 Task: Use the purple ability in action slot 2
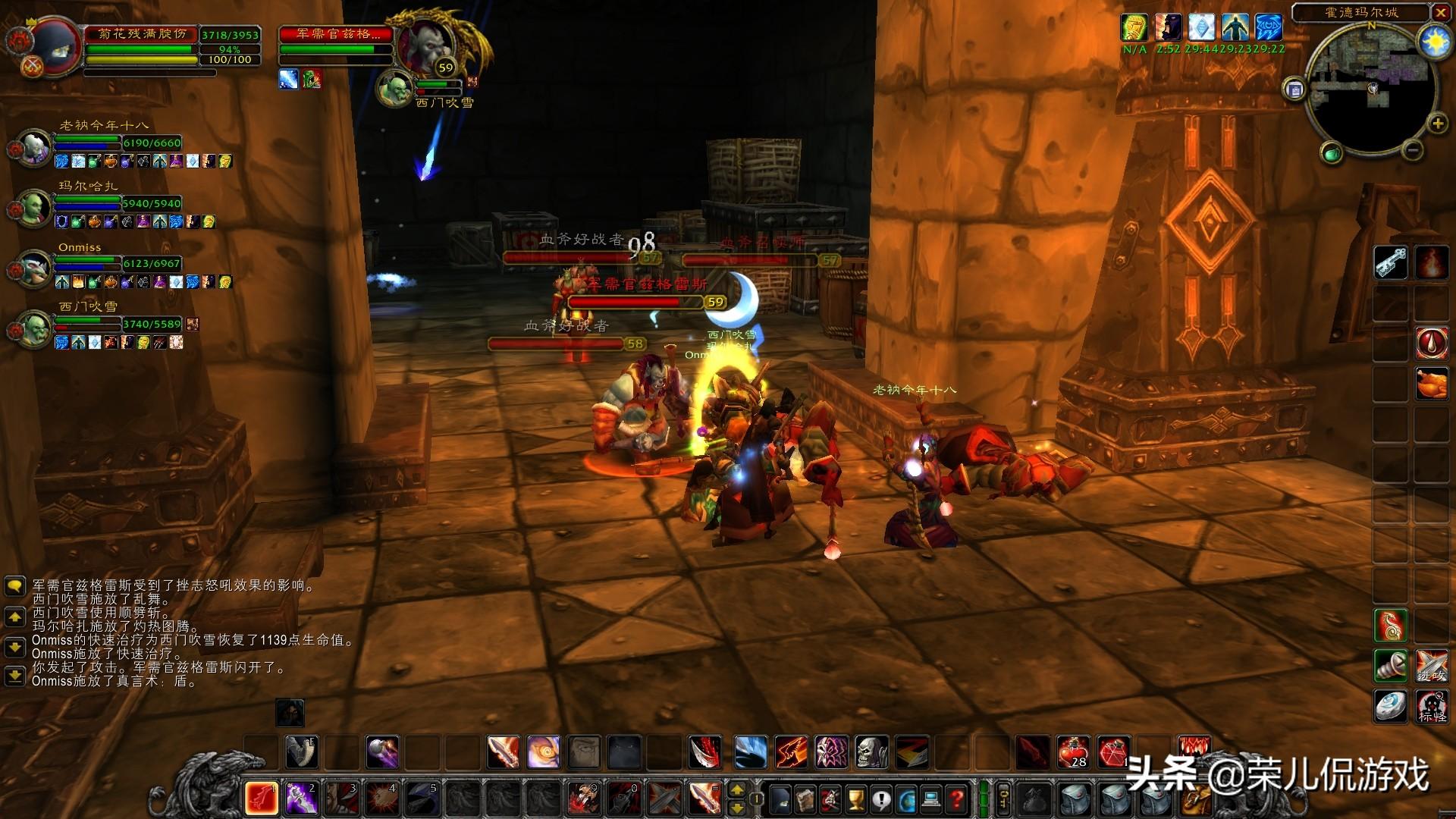tap(301, 799)
